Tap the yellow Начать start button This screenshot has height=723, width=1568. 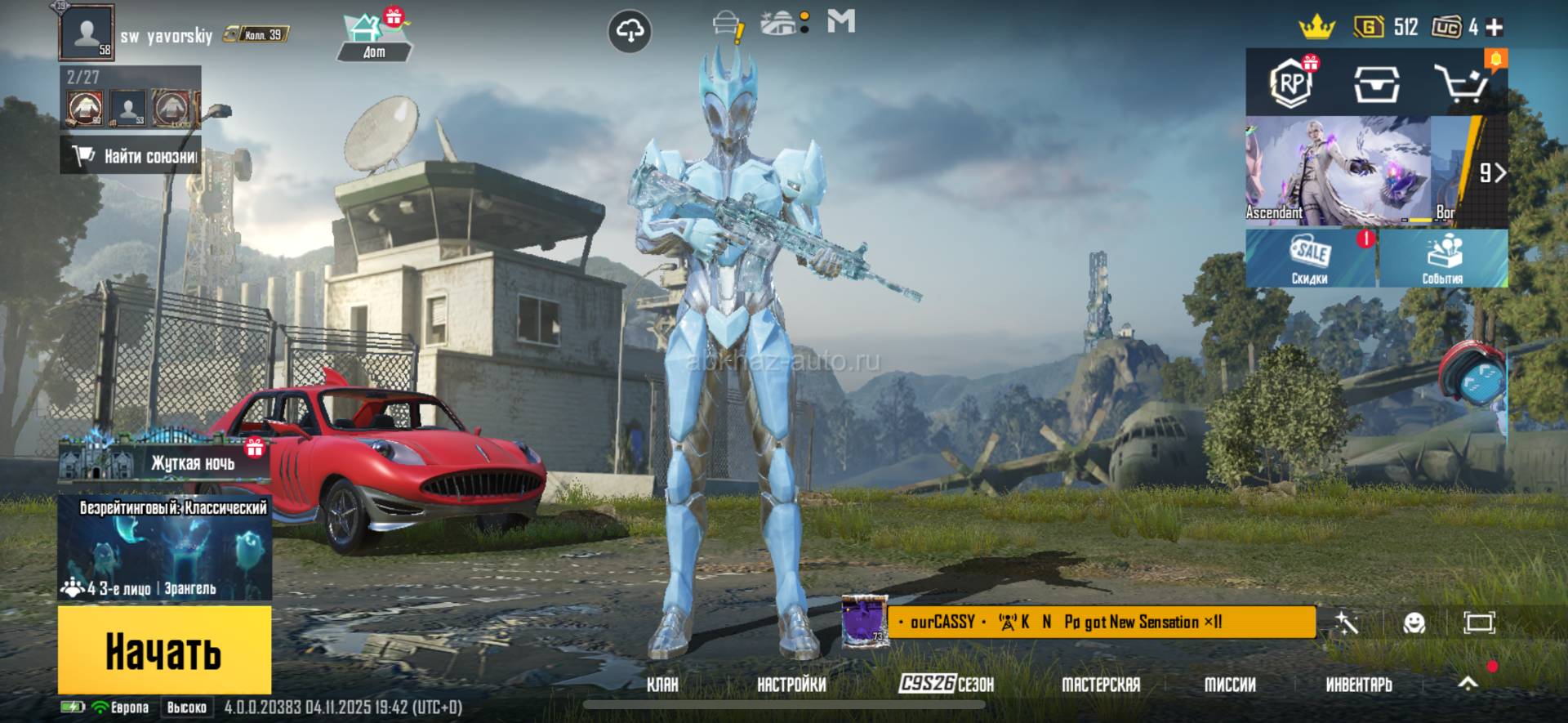tap(164, 650)
